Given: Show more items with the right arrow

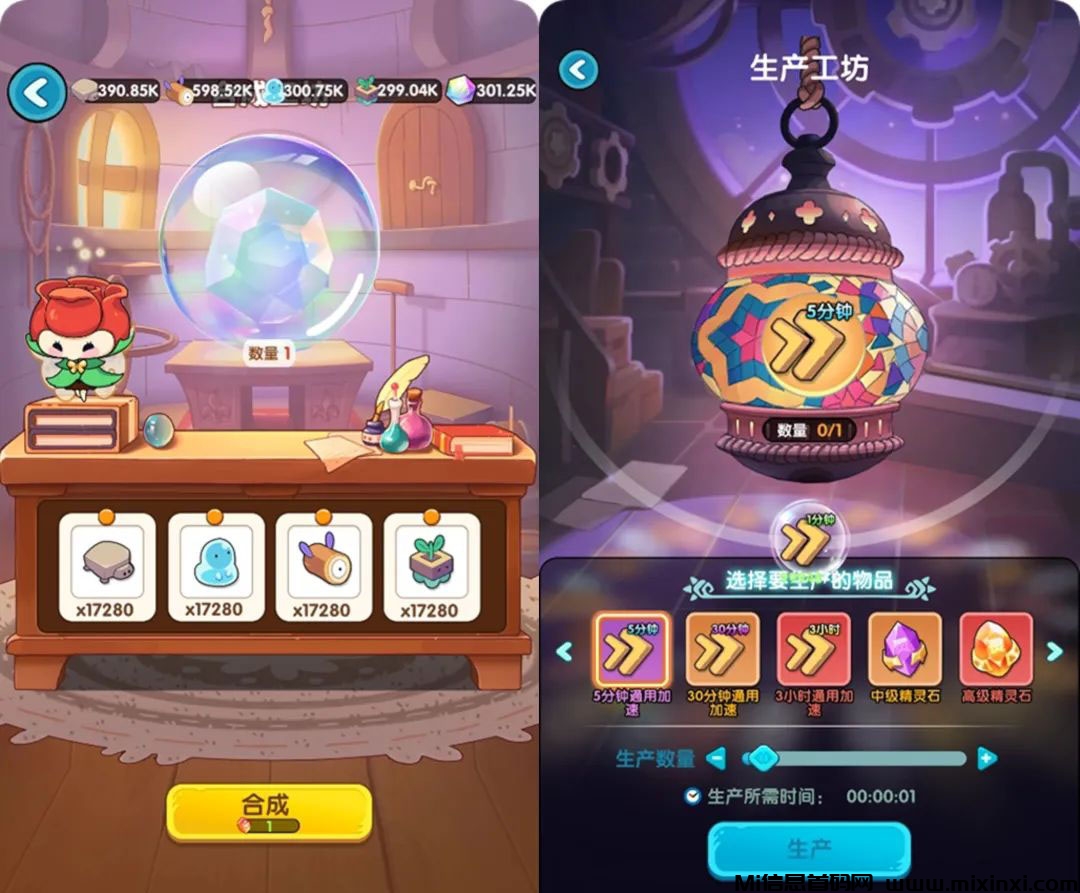Looking at the screenshot, I should coord(1054,652).
